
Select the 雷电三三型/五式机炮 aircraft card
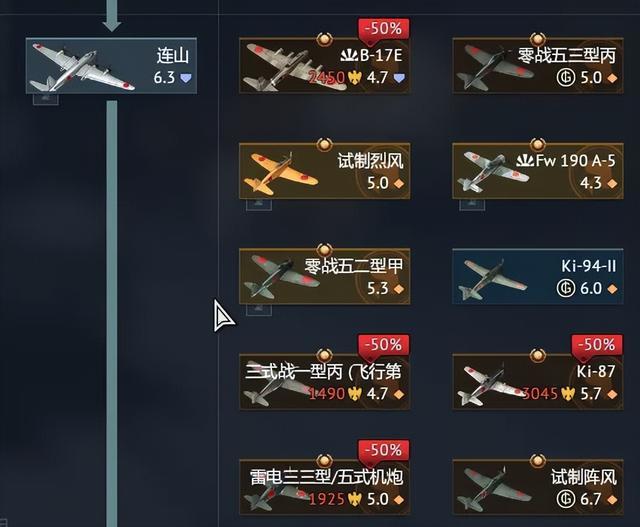[325, 486]
